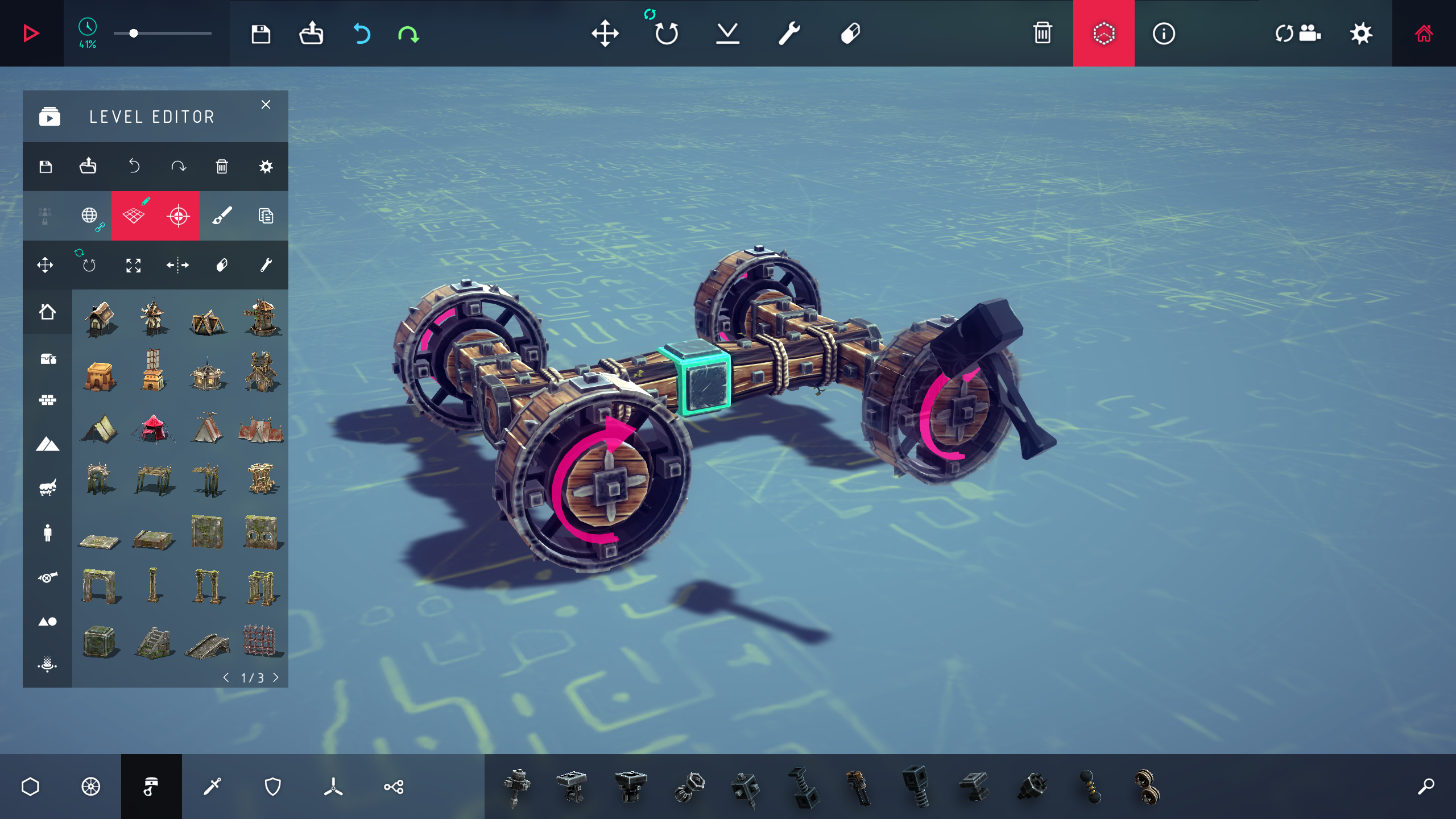The image size is (1456, 819).
Task: Select the rotate tool in the top toolbar
Action: point(668,34)
